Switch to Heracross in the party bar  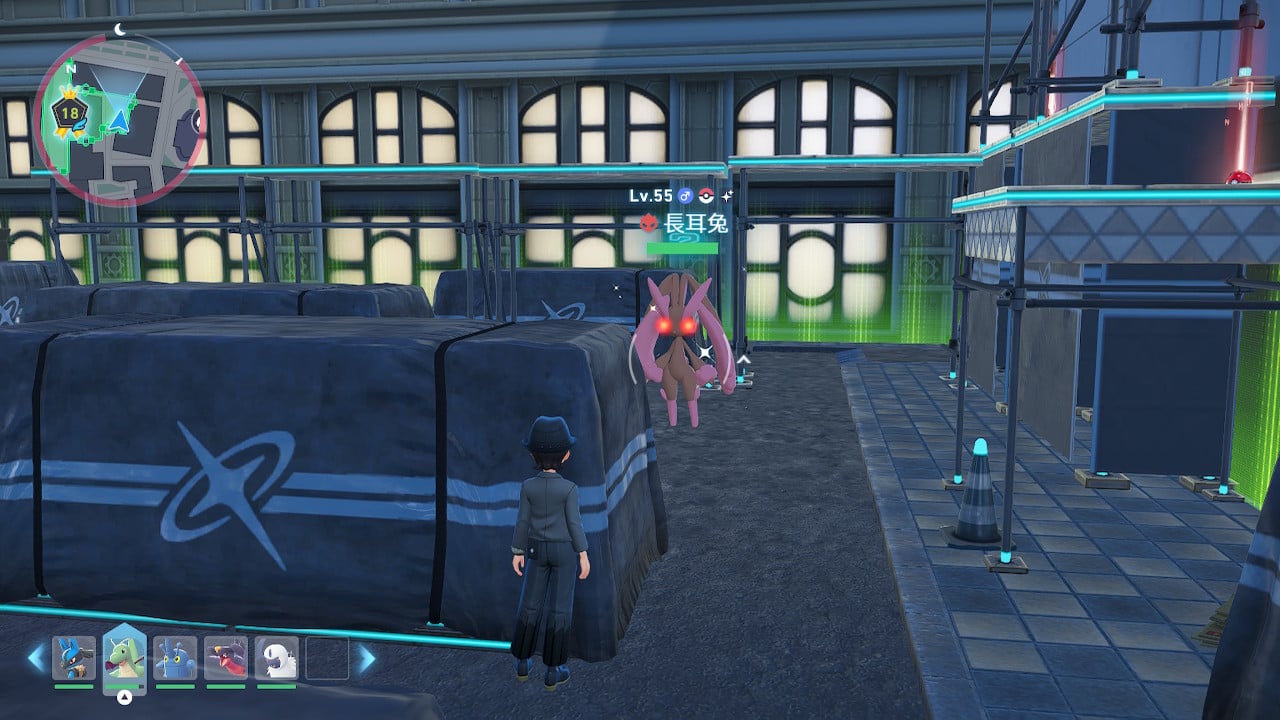[x=175, y=658]
